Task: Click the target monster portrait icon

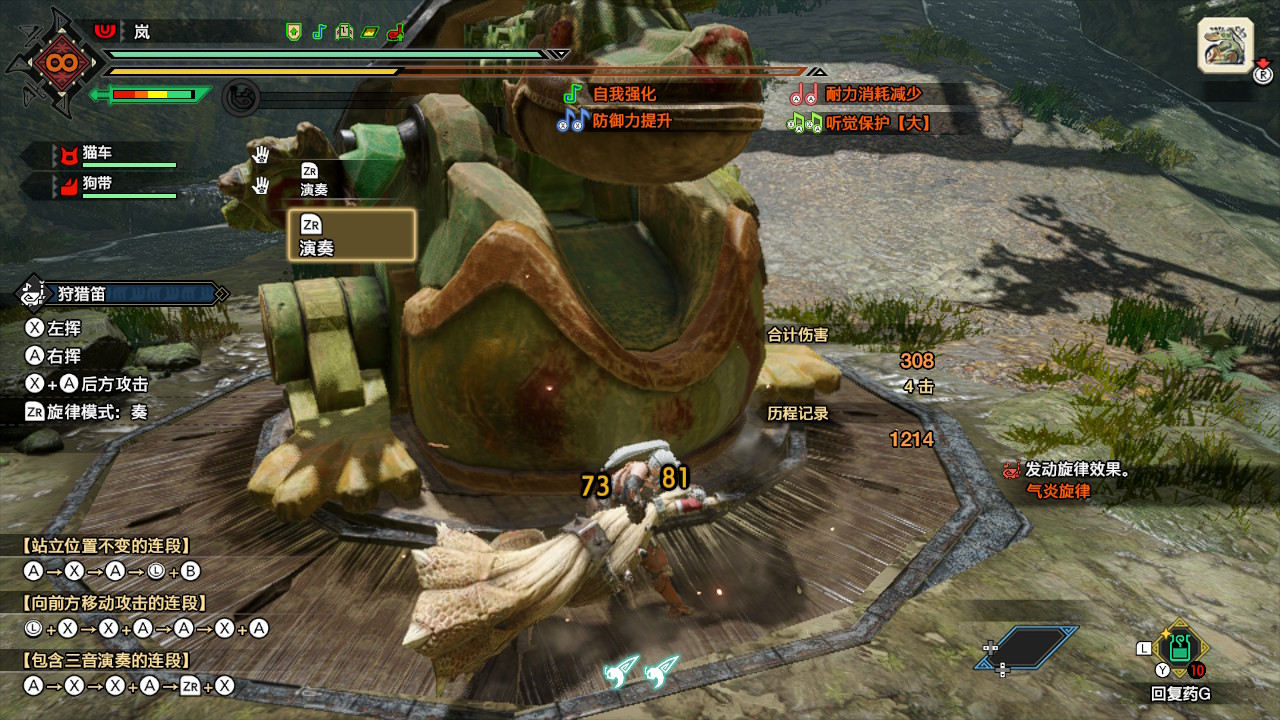Action: 1224,46
